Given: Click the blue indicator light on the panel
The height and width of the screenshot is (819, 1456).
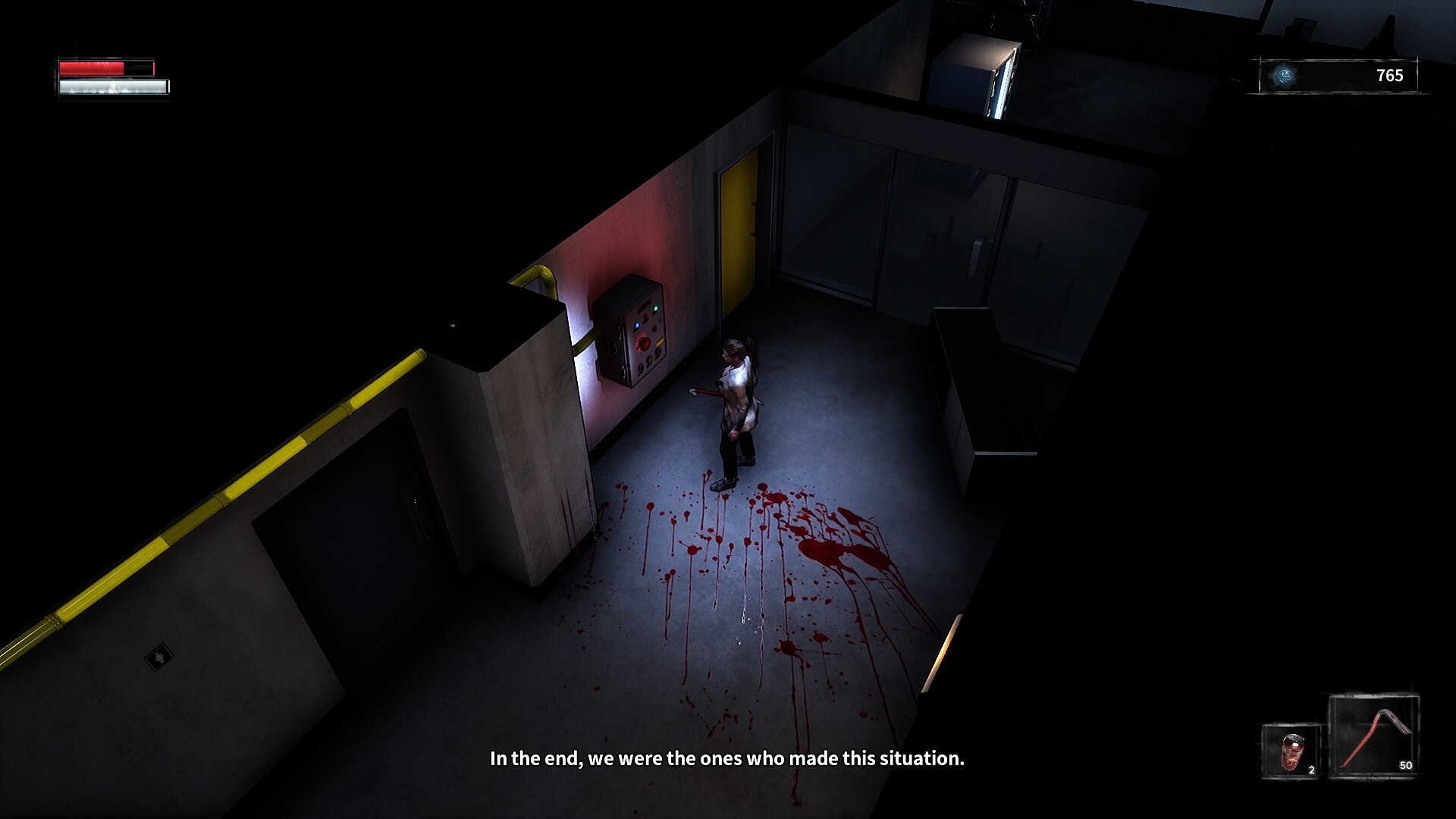Looking at the screenshot, I should 636,325.
